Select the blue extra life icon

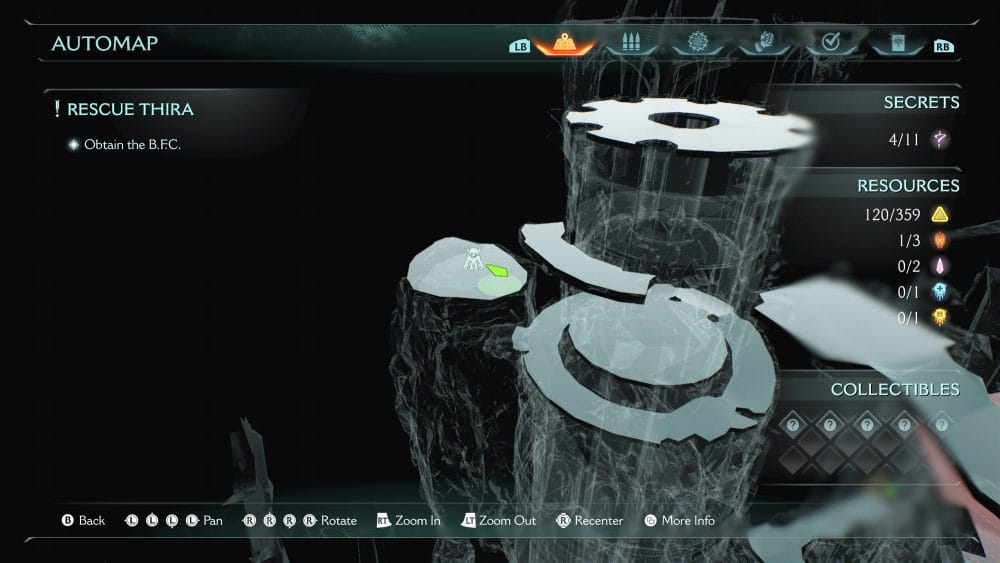click(x=940, y=292)
